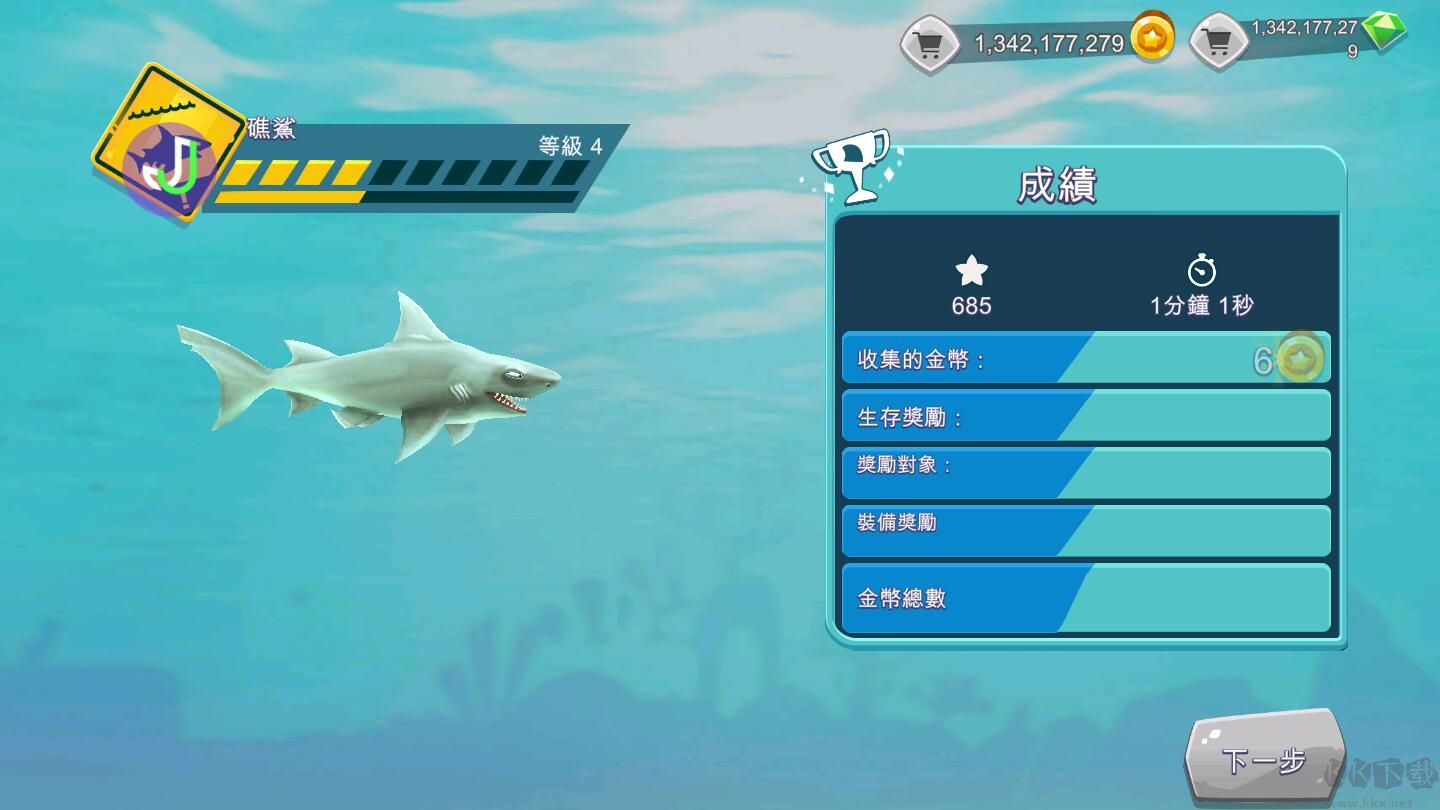The height and width of the screenshot is (810, 1440).
Task: Continue with the 下一步 button
Action: [1263, 761]
